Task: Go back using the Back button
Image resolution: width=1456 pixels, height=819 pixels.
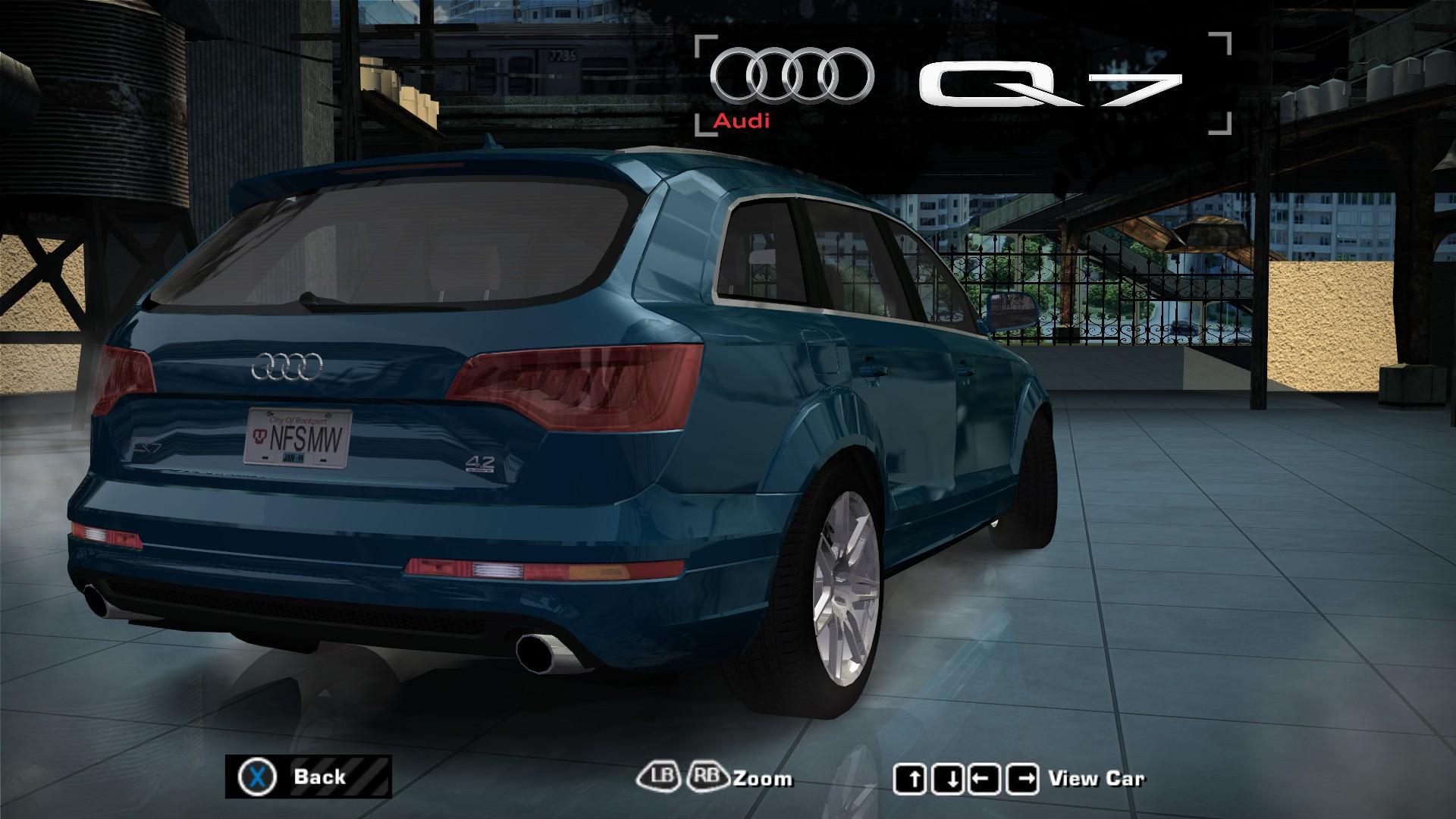Action: click(x=308, y=777)
